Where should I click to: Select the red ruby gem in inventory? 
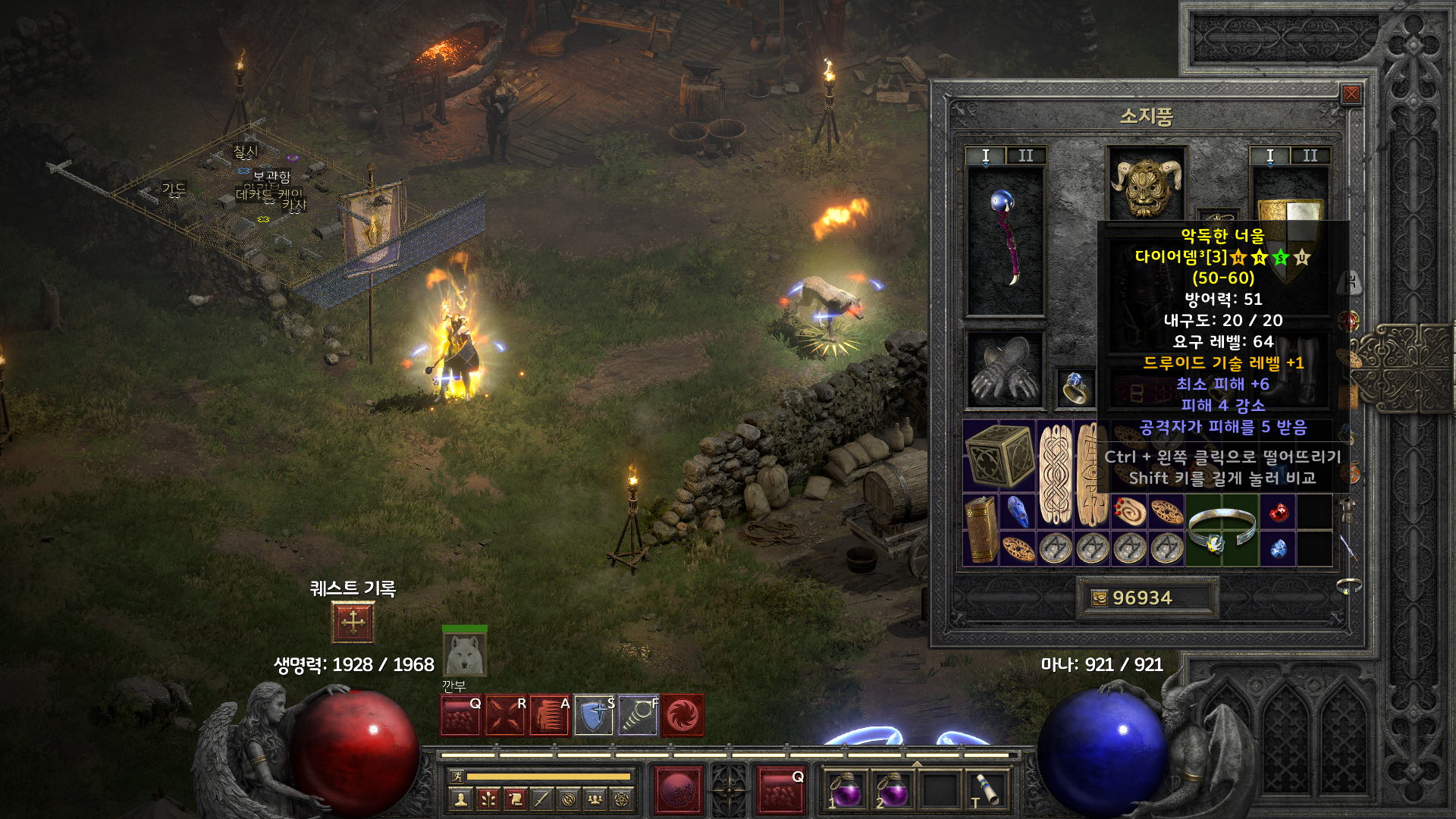click(1278, 512)
